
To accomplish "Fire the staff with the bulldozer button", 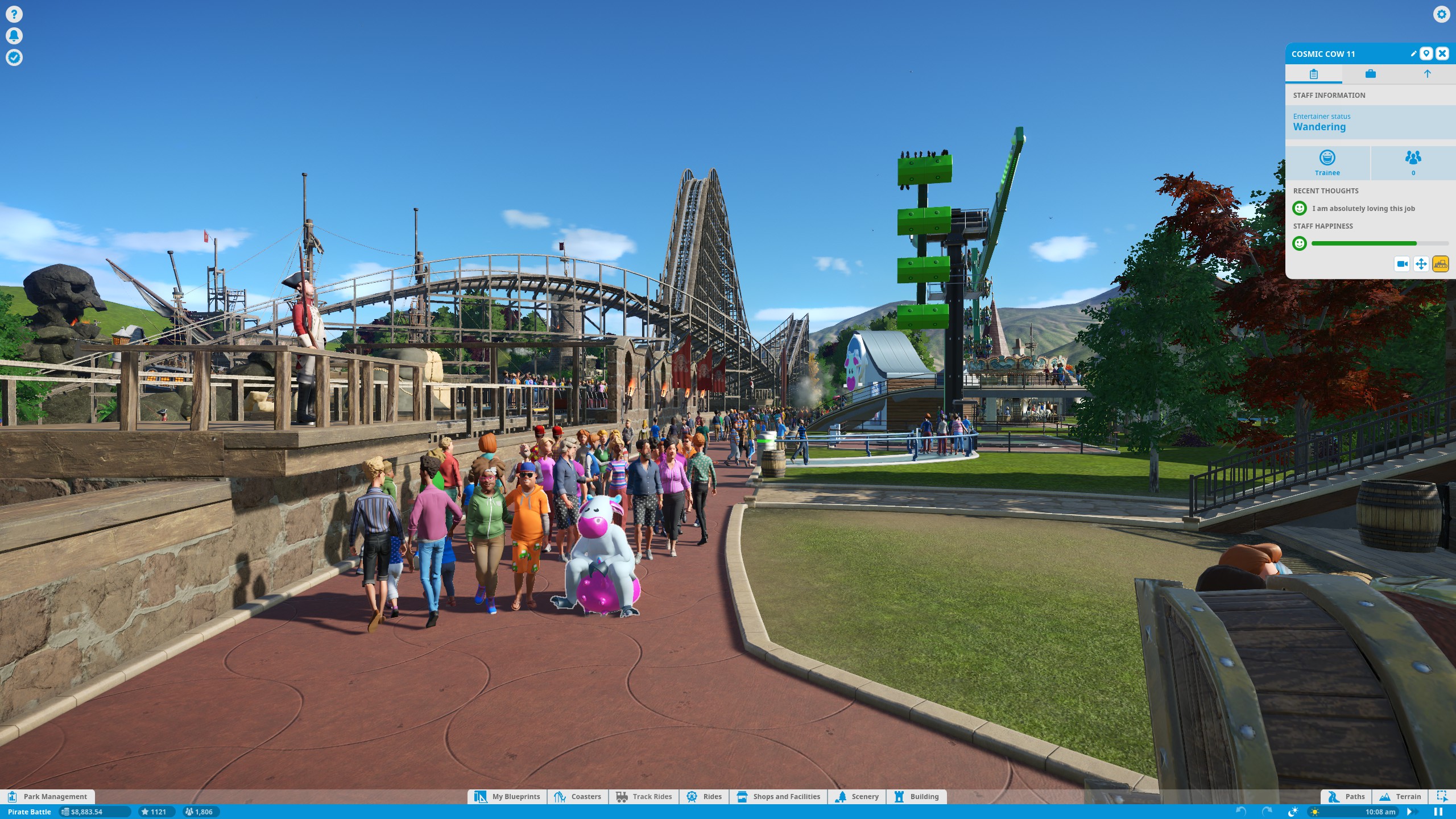I will pos(1440,264).
